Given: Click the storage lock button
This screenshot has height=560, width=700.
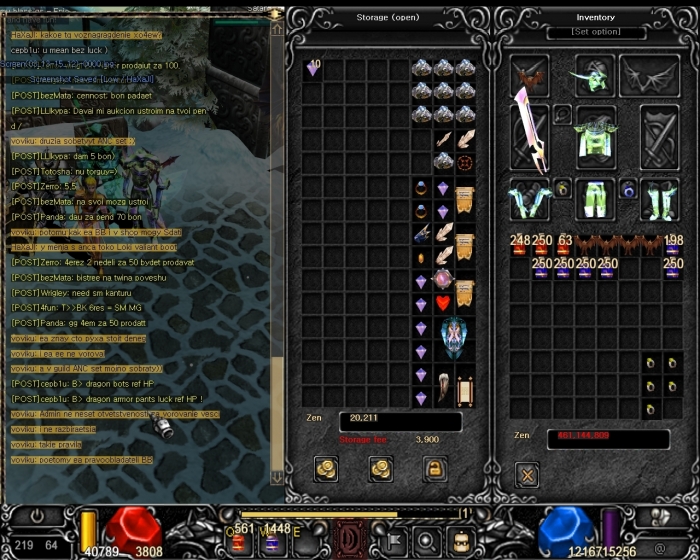Looking at the screenshot, I should (x=433, y=467).
